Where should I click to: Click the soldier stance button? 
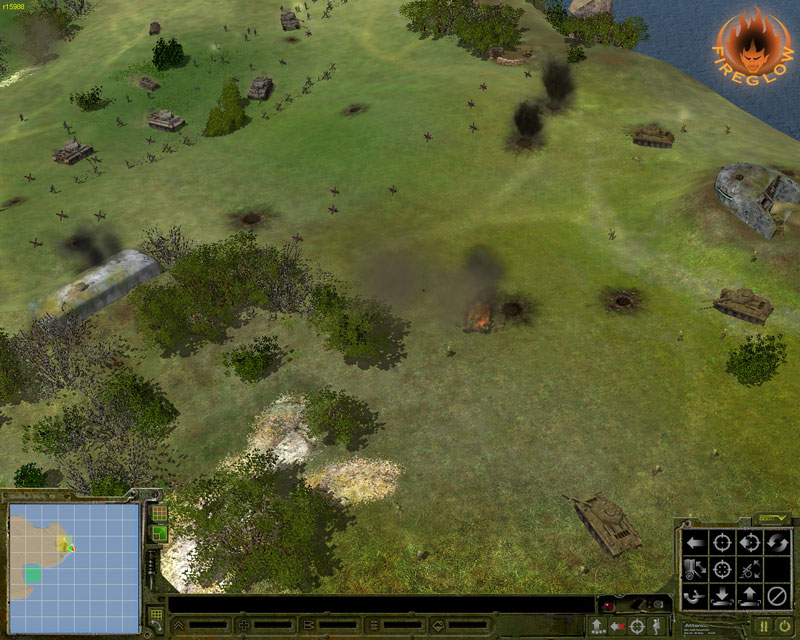[x=657, y=626]
